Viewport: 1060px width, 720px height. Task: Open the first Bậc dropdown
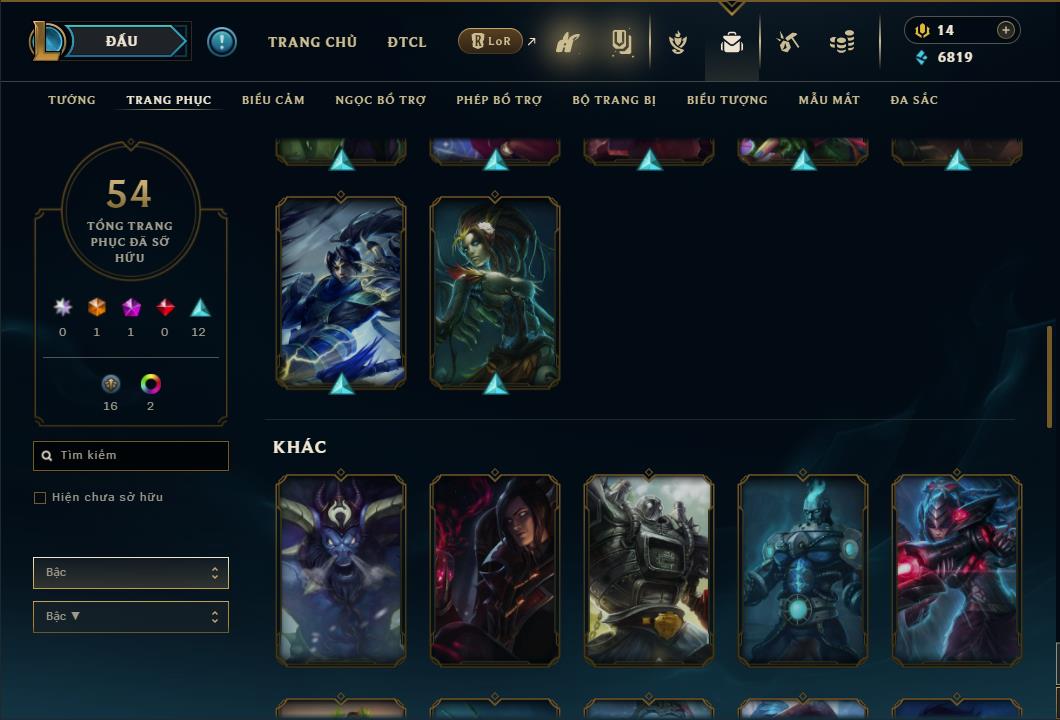[x=131, y=573]
